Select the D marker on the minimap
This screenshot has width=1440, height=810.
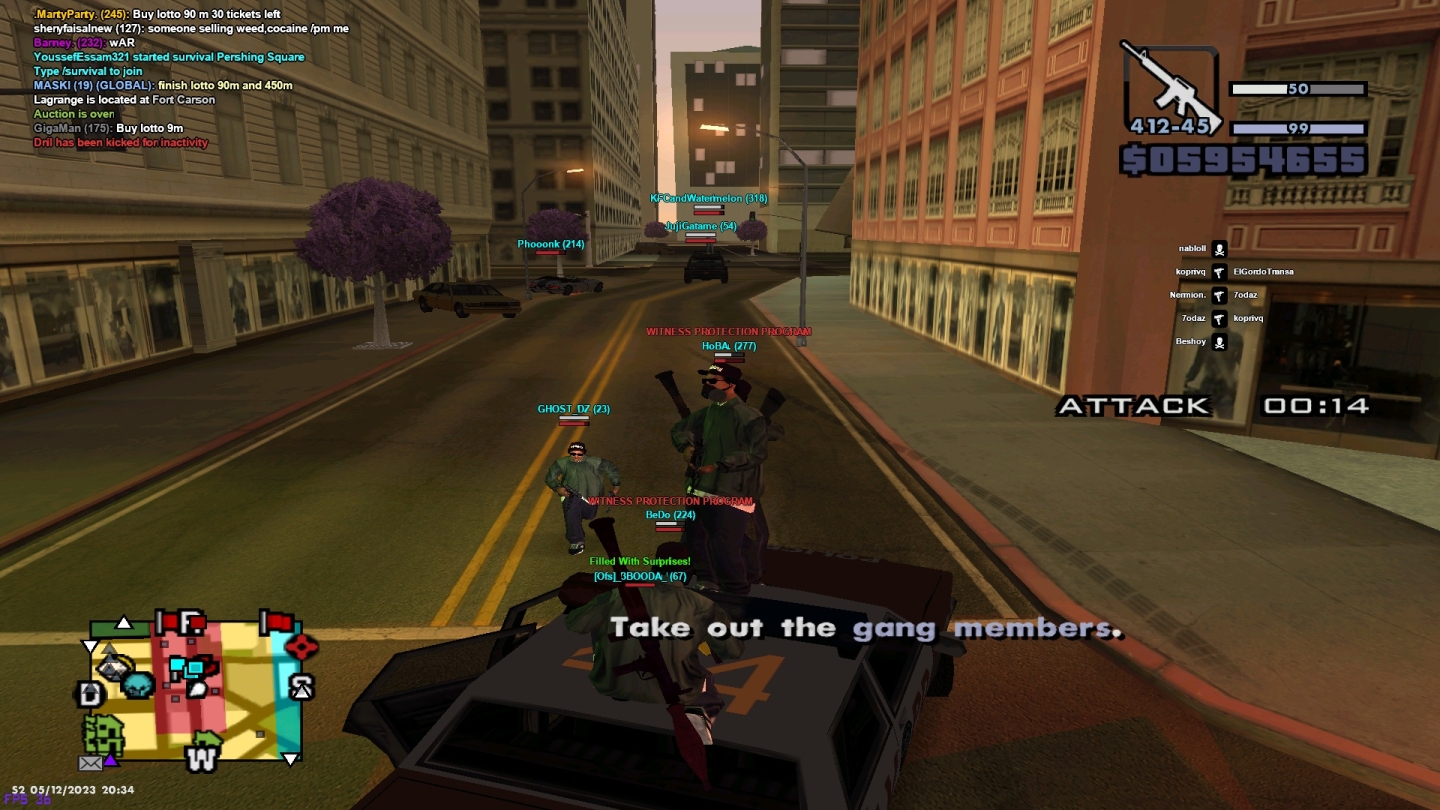pyautogui.click(x=89, y=694)
